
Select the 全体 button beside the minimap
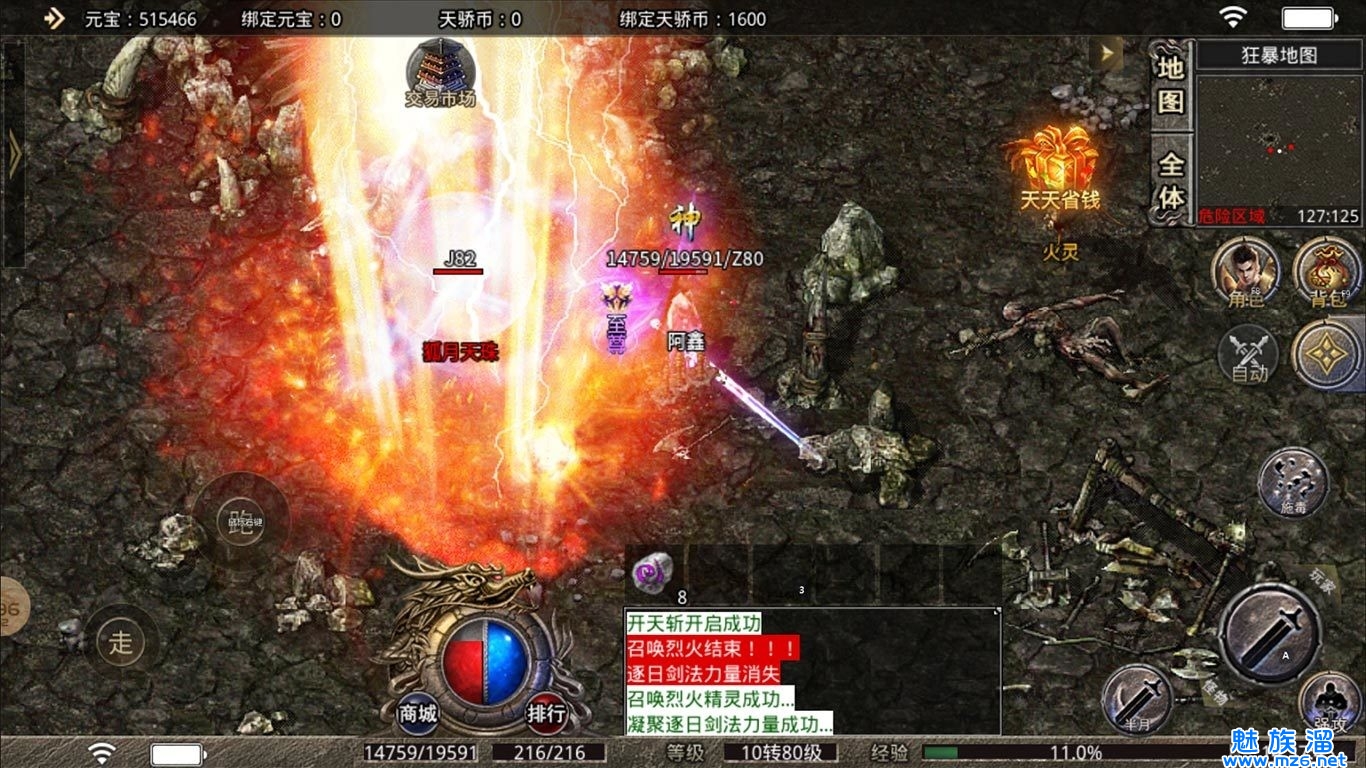1171,181
